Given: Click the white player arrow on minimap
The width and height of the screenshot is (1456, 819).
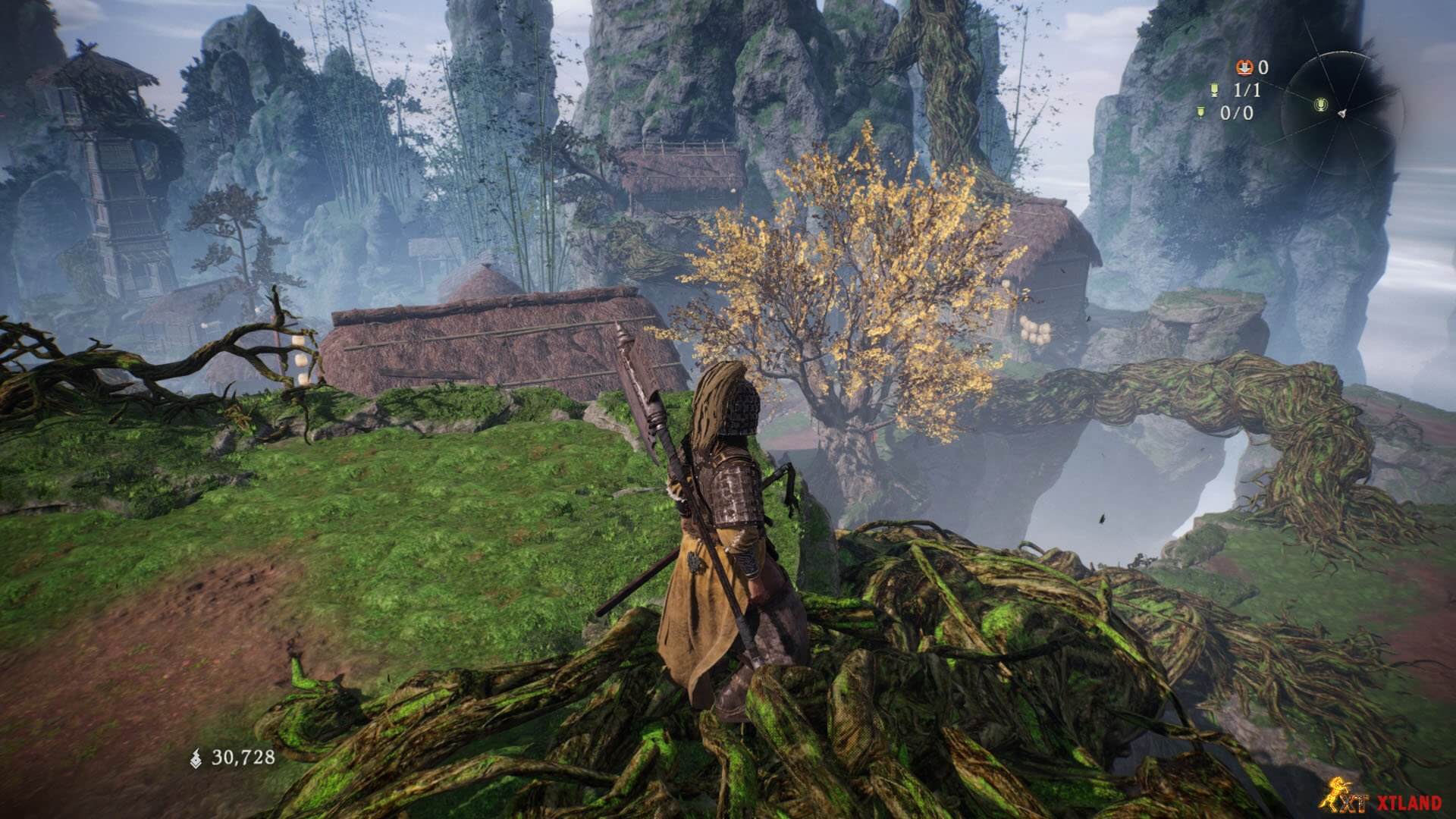Looking at the screenshot, I should click(x=1341, y=113).
